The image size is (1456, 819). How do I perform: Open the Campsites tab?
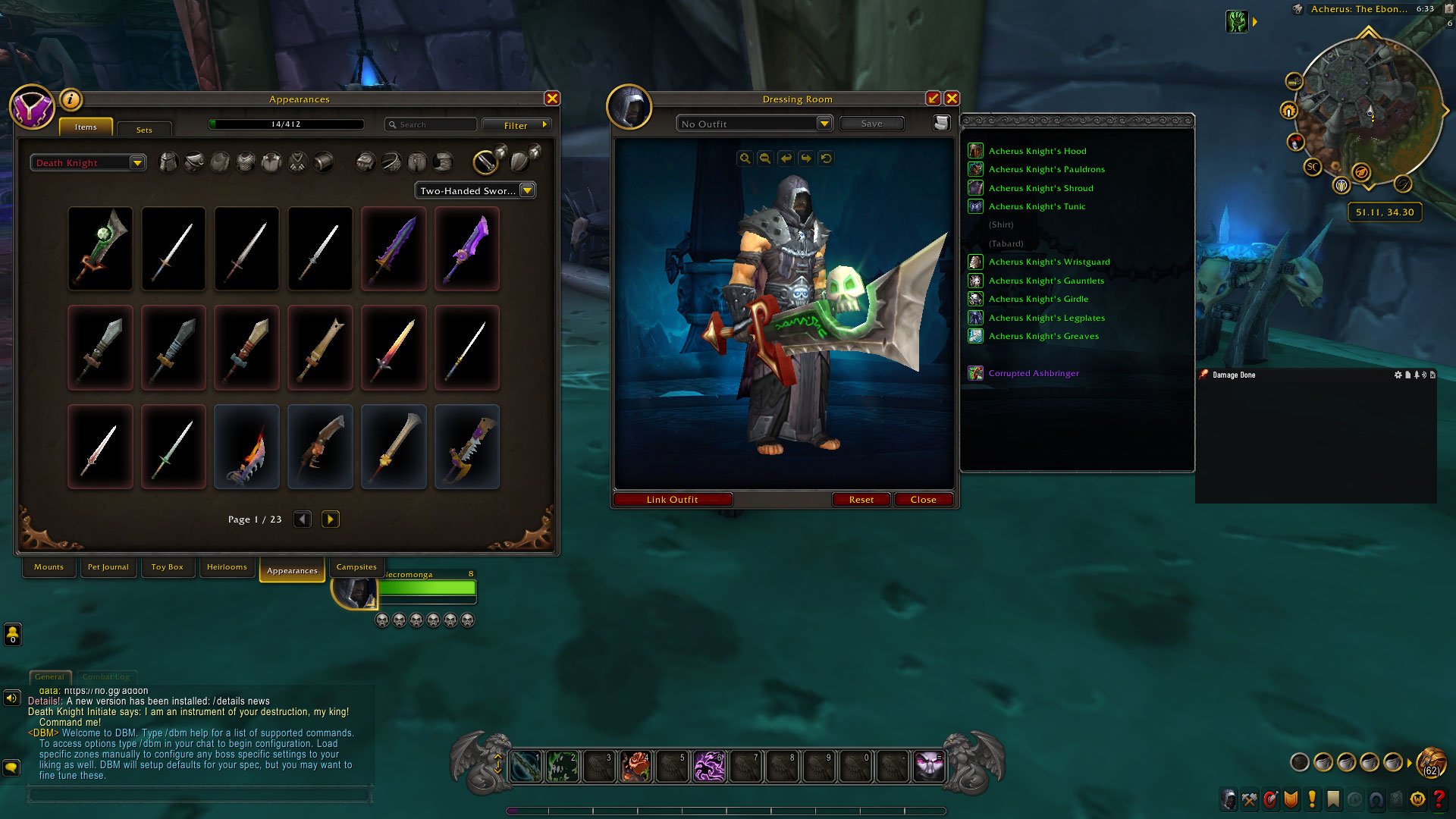356,567
